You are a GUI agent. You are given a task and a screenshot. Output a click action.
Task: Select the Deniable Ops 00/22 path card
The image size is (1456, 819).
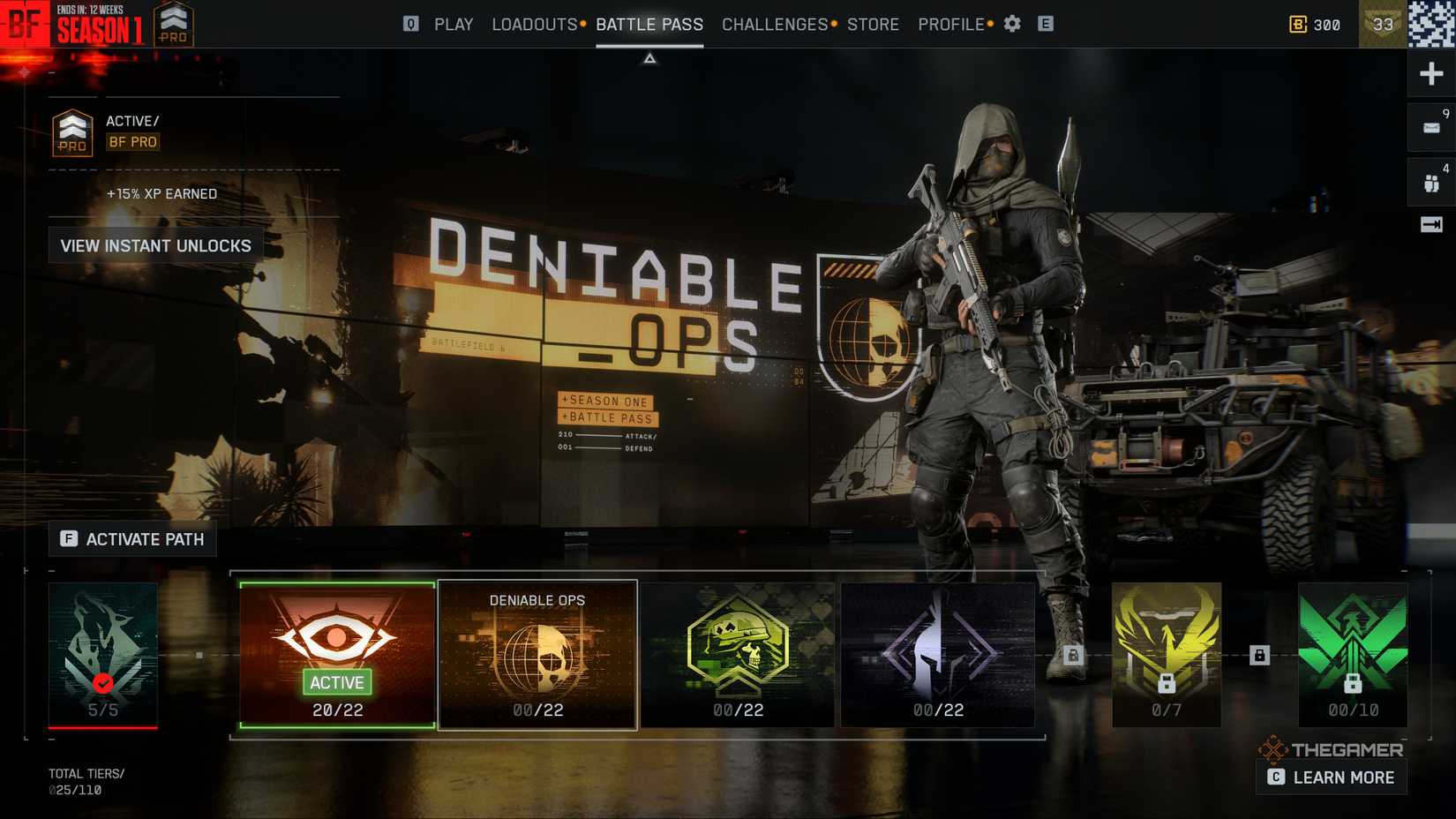(538, 653)
